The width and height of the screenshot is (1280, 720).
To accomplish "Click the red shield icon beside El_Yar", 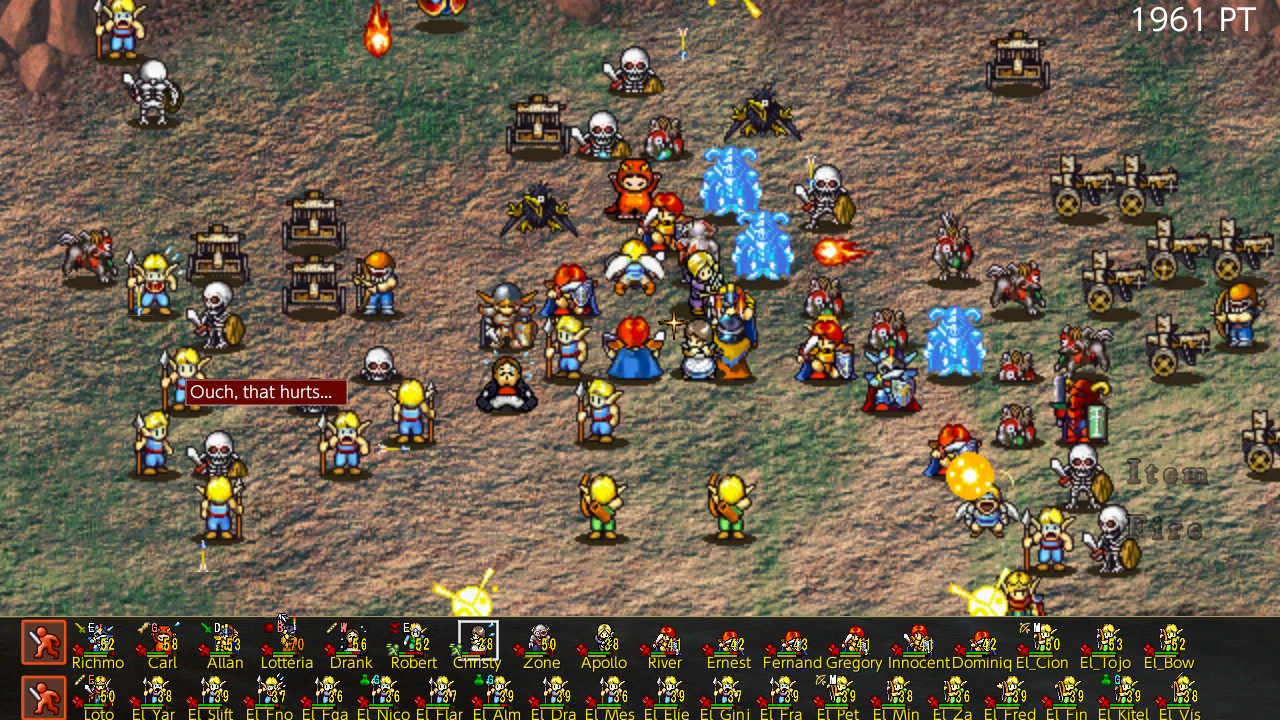I will [133, 700].
